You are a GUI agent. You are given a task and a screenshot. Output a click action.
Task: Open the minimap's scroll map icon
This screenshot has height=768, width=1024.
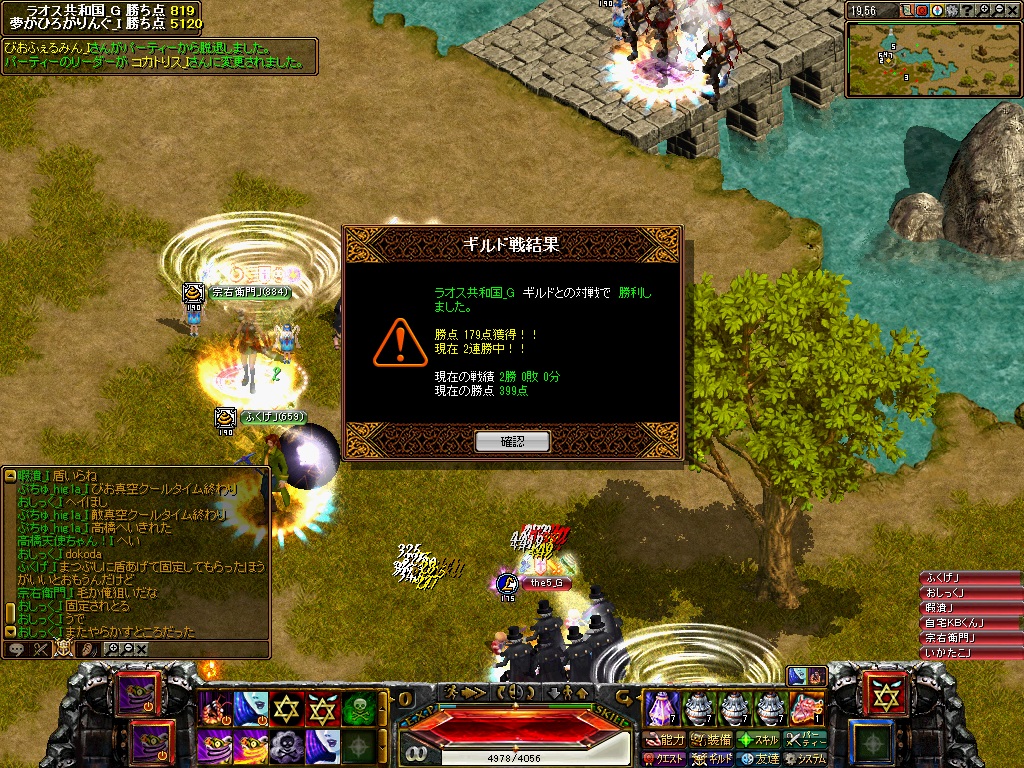tap(907, 10)
